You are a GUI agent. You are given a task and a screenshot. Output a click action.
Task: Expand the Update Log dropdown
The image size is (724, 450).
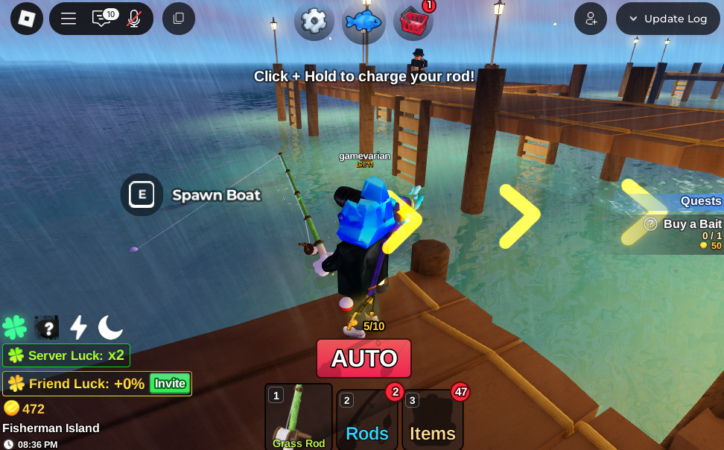coord(668,18)
